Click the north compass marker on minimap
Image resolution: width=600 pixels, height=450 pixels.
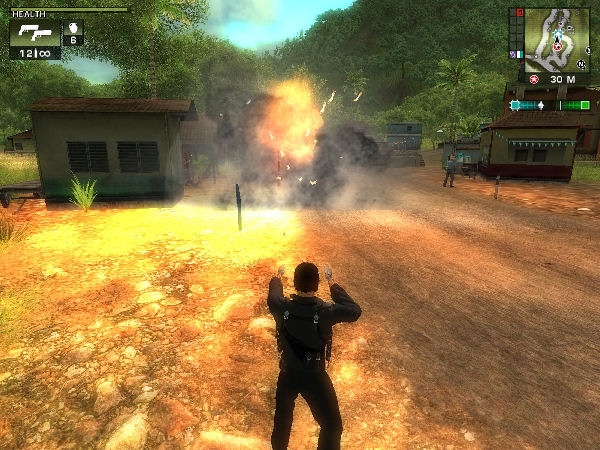click(579, 62)
